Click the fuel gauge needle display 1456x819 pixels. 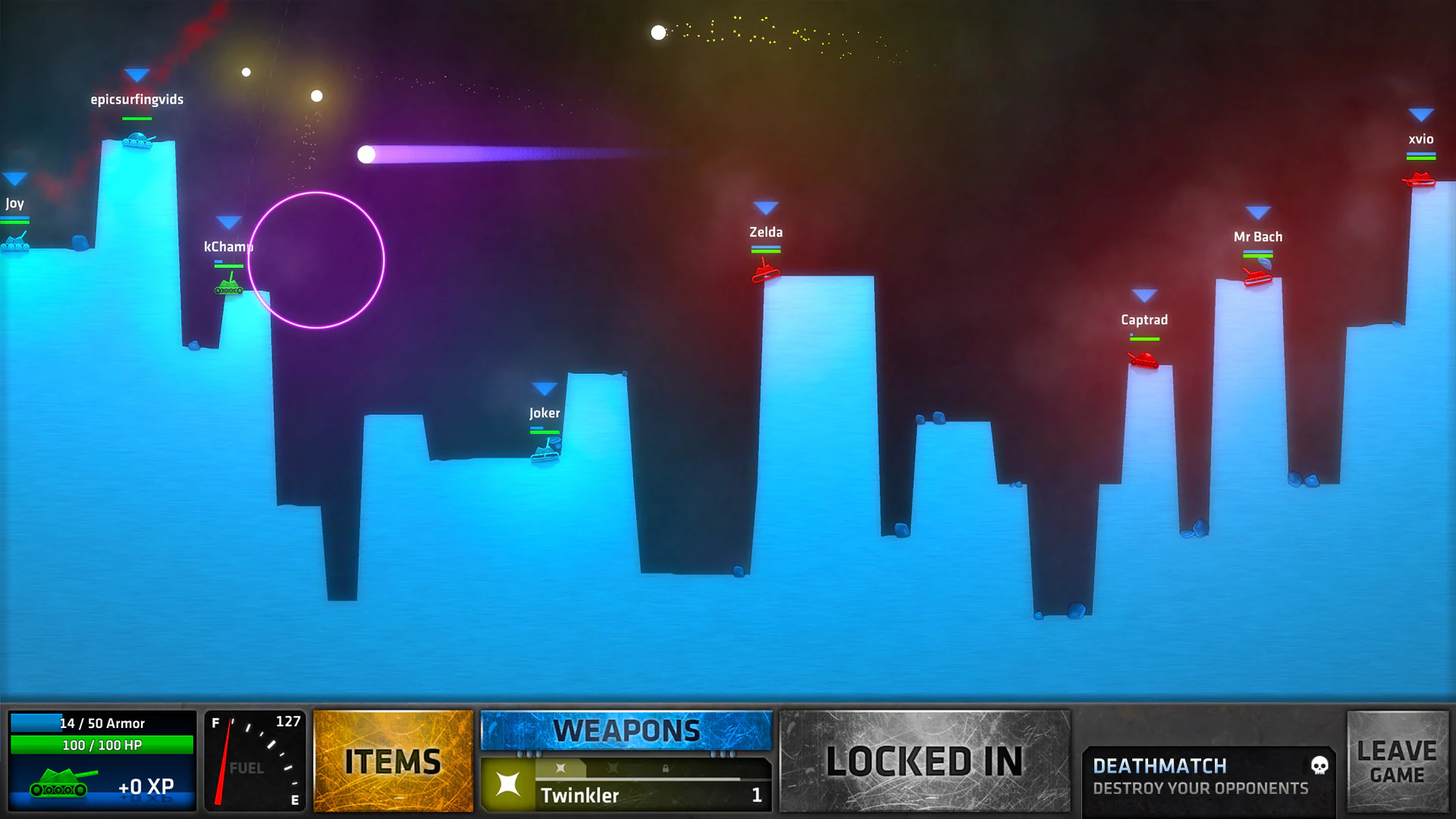(254, 762)
